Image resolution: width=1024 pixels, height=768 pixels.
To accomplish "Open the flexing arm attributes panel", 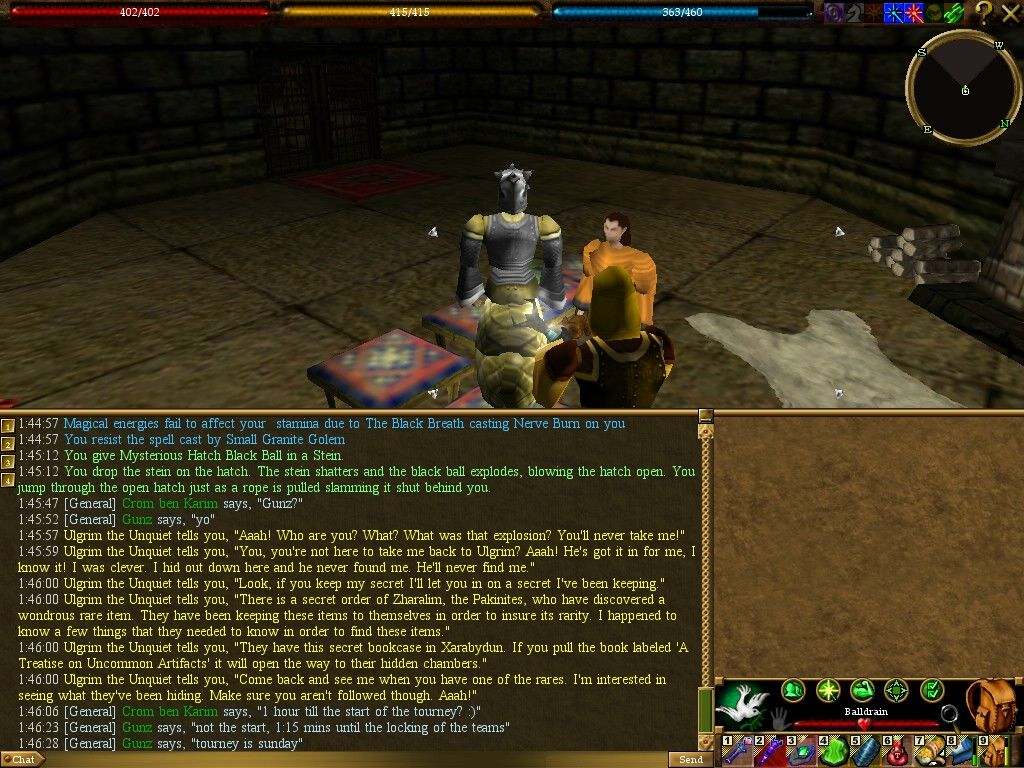I will [x=862, y=690].
